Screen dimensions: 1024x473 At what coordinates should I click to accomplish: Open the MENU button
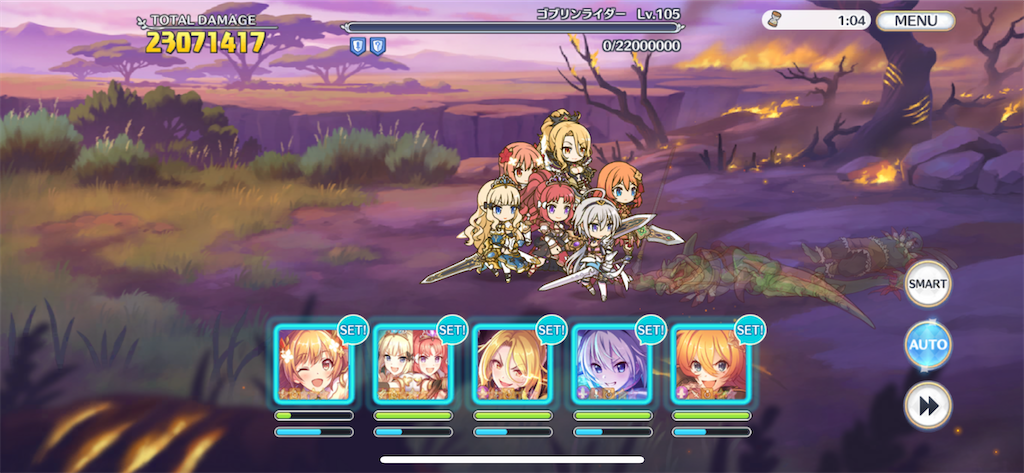916,20
